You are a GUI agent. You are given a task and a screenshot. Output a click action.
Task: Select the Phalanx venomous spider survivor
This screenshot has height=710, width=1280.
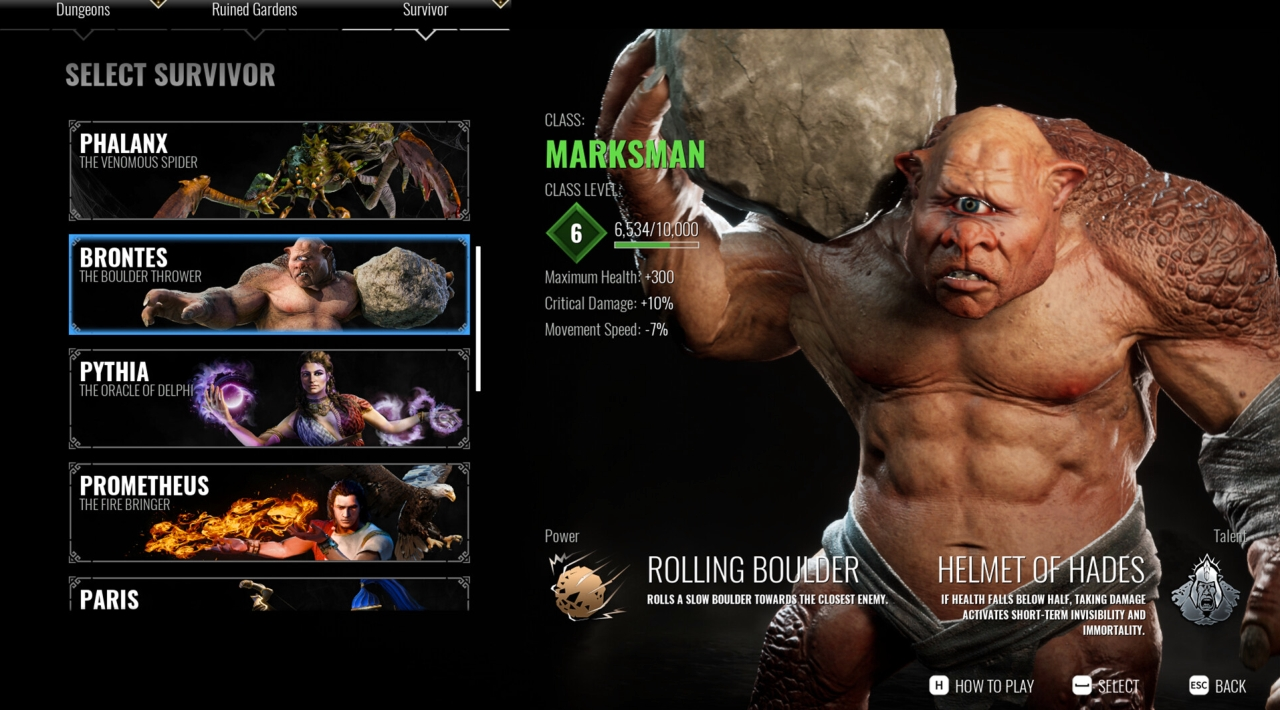coord(269,171)
